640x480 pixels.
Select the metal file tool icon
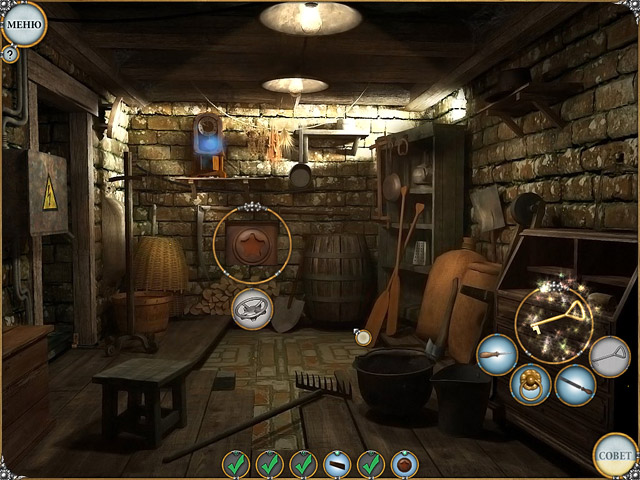pos(575,385)
